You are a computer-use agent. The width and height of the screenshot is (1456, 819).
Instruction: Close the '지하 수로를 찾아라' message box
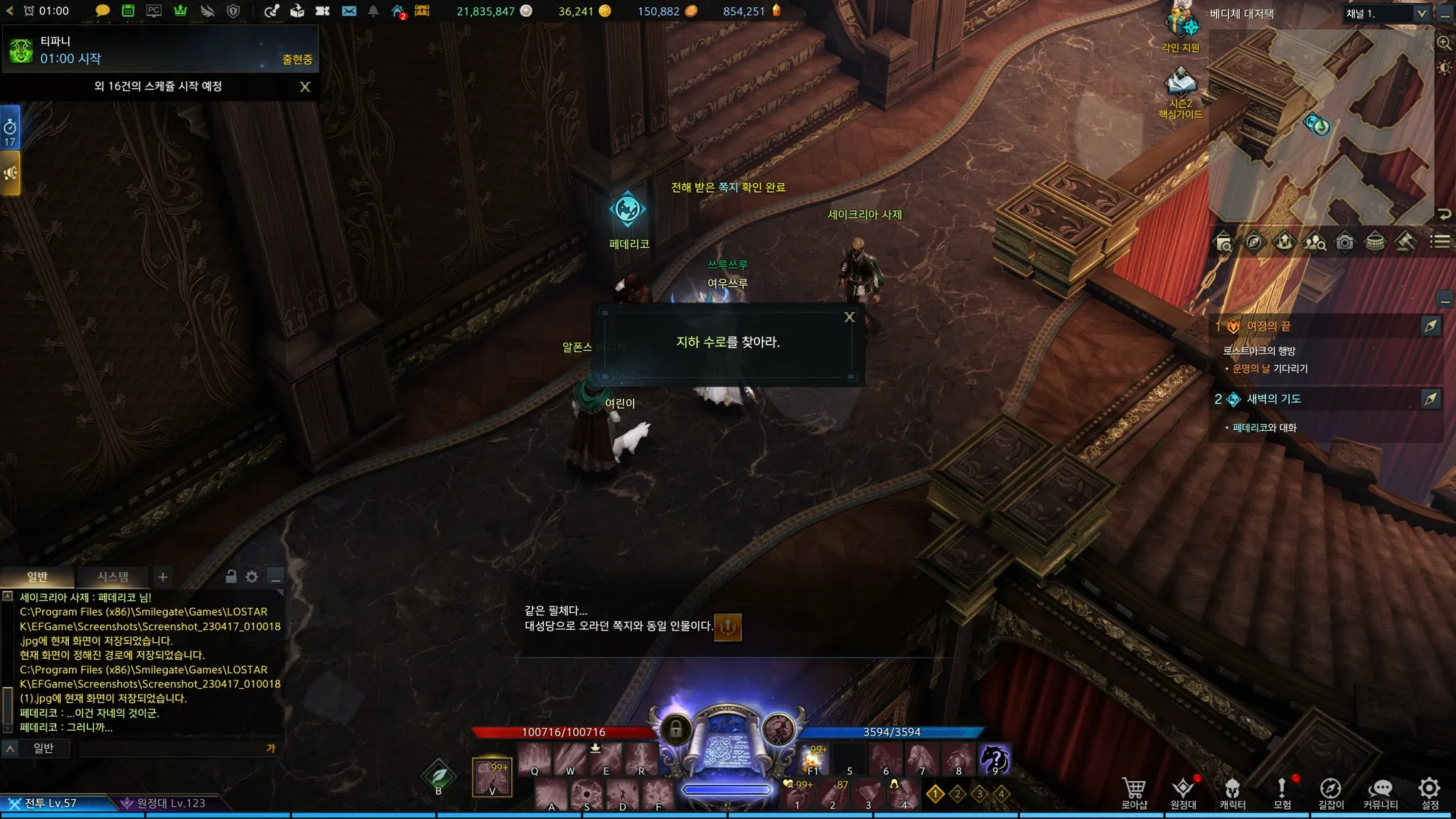tap(849, 317)
